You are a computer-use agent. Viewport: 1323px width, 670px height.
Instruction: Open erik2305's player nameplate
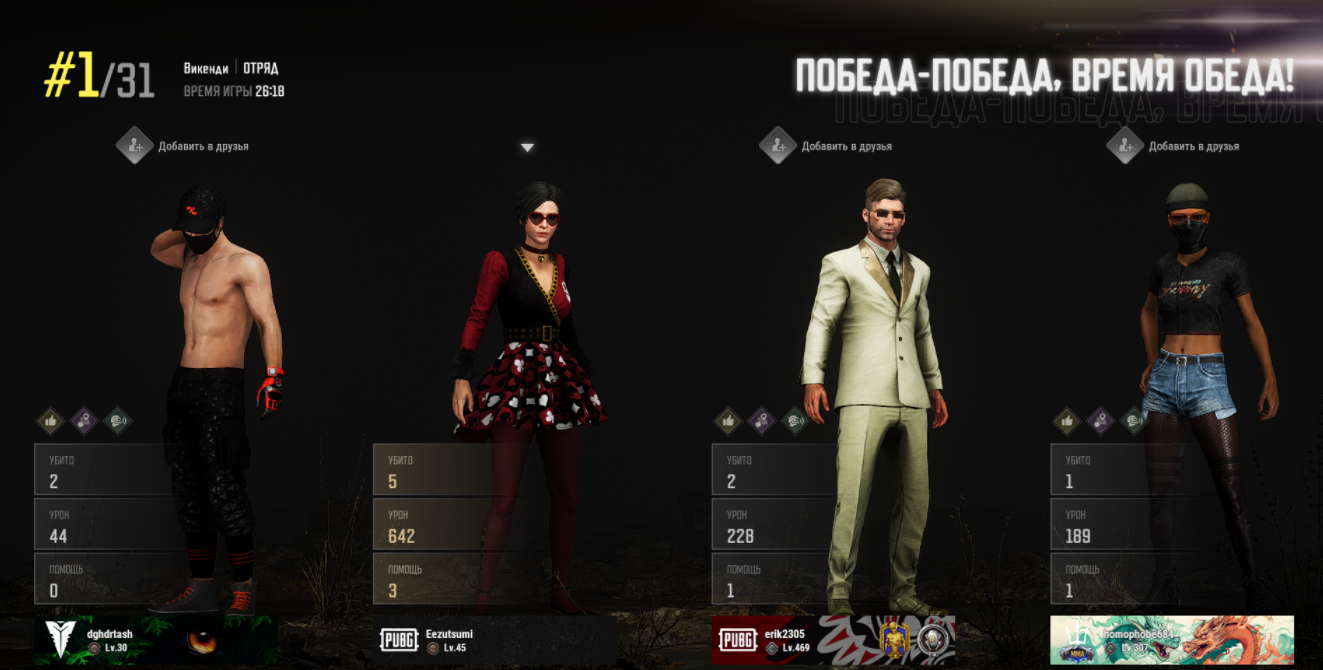pyautogui.click(x=833, y=640)
